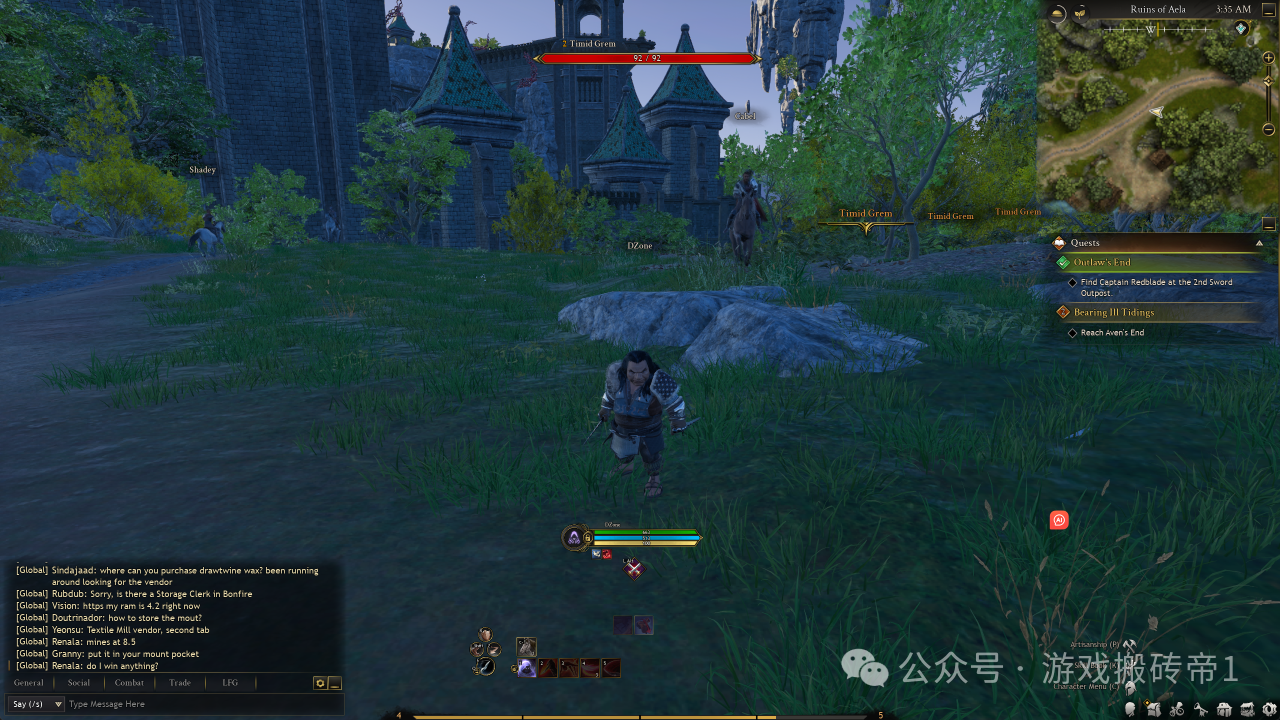Switch to the Trade chat tab
1280x720 pixels.
click(x=180, y=683)
